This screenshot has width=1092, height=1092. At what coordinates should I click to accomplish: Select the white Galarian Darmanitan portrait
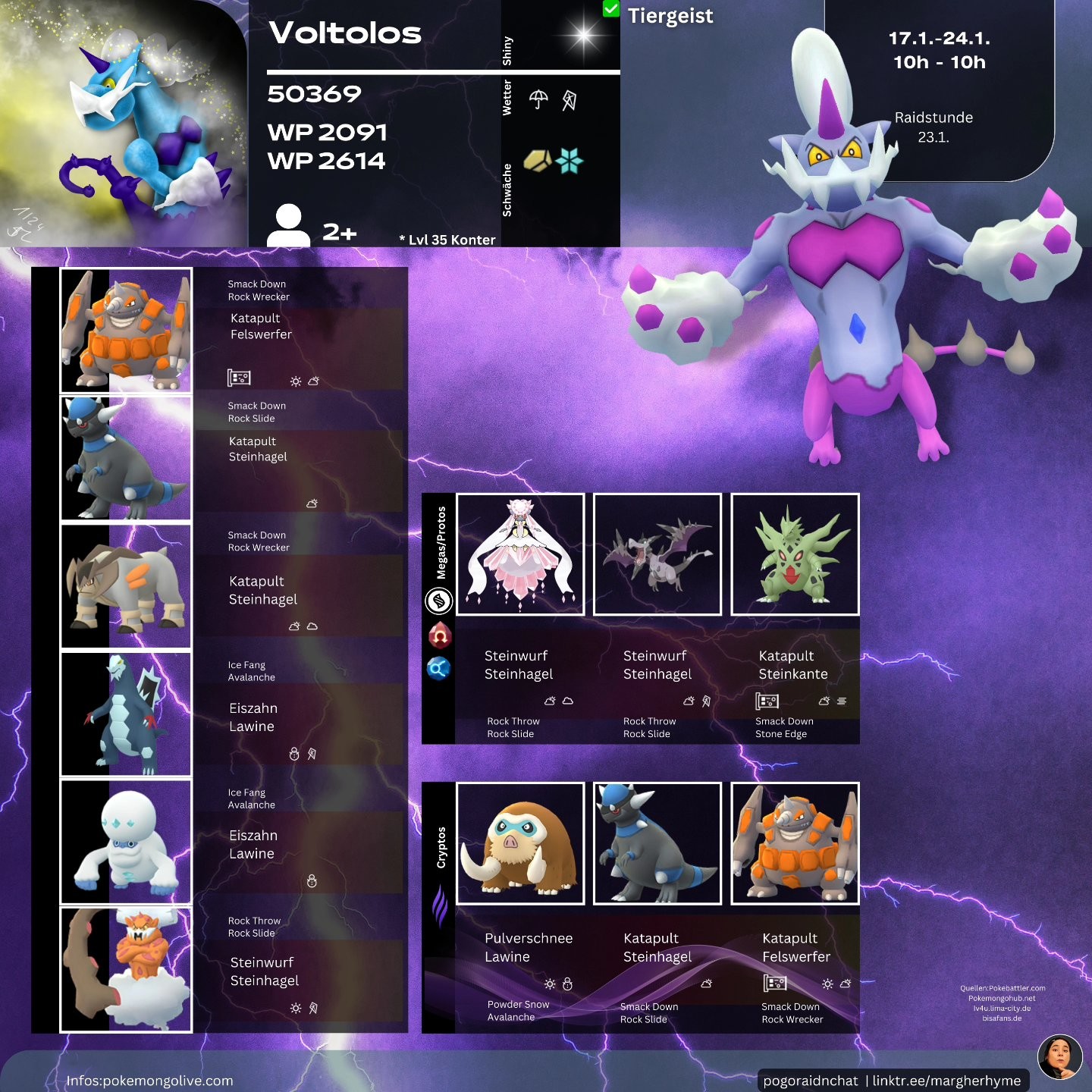click(x=126, y=842)
